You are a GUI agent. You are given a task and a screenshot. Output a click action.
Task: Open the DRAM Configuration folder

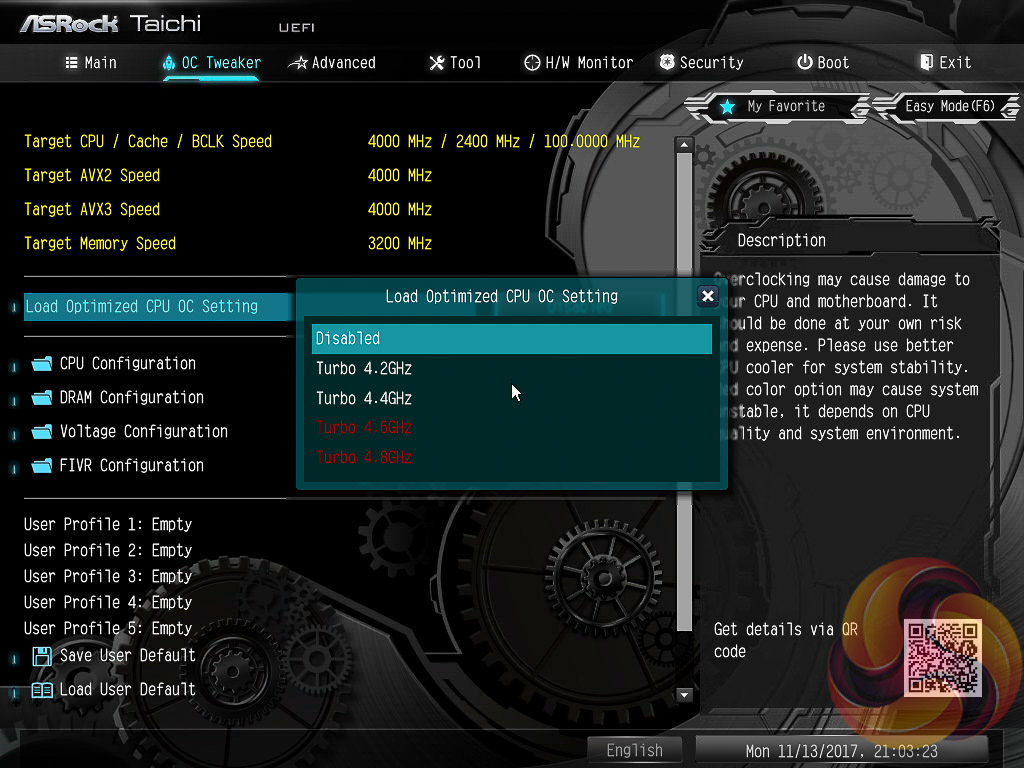pyautogui.click(x=131, y=397)
